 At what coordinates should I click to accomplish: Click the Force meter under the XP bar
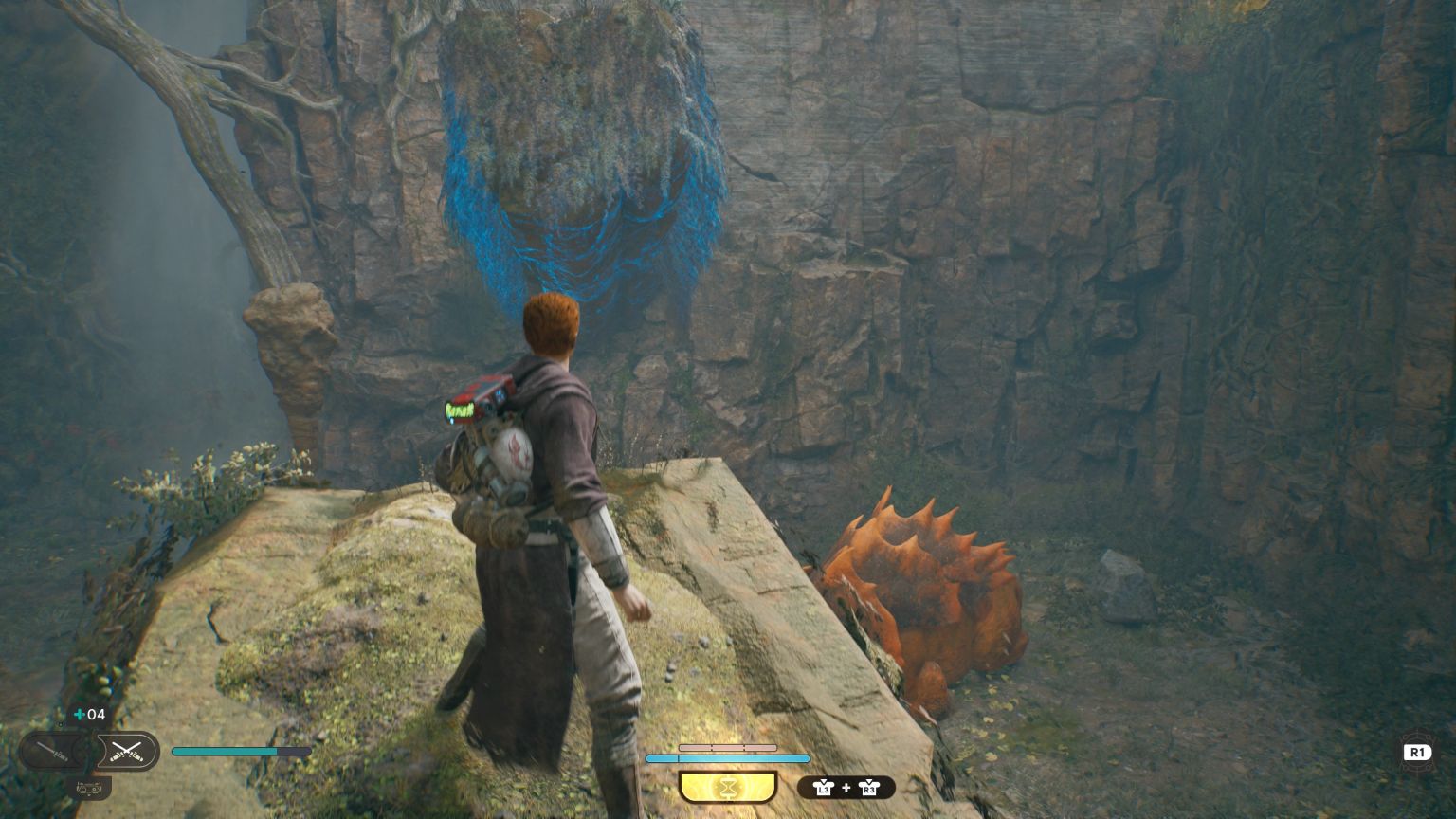tap(728, 758)
